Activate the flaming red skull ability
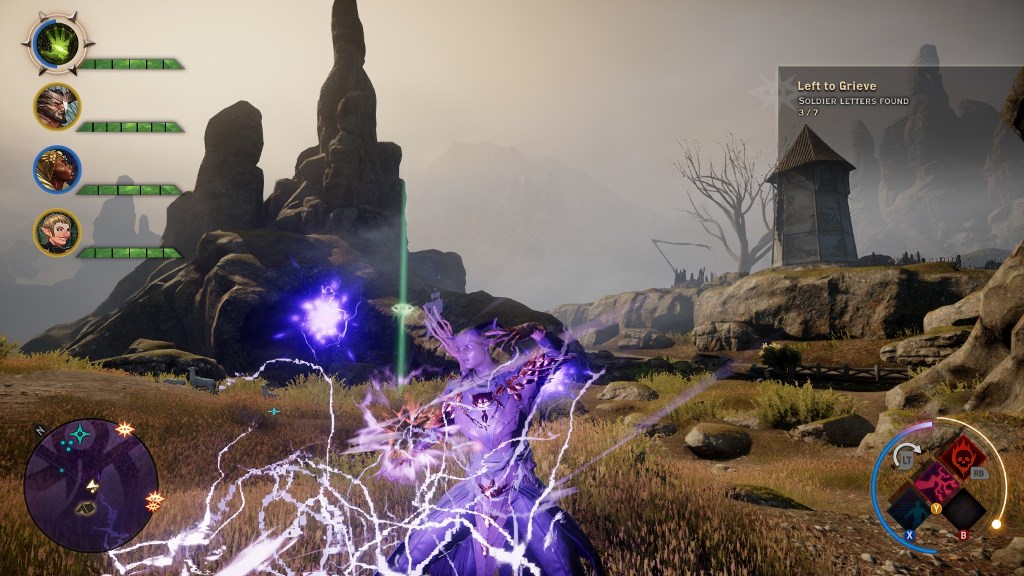 961,458
